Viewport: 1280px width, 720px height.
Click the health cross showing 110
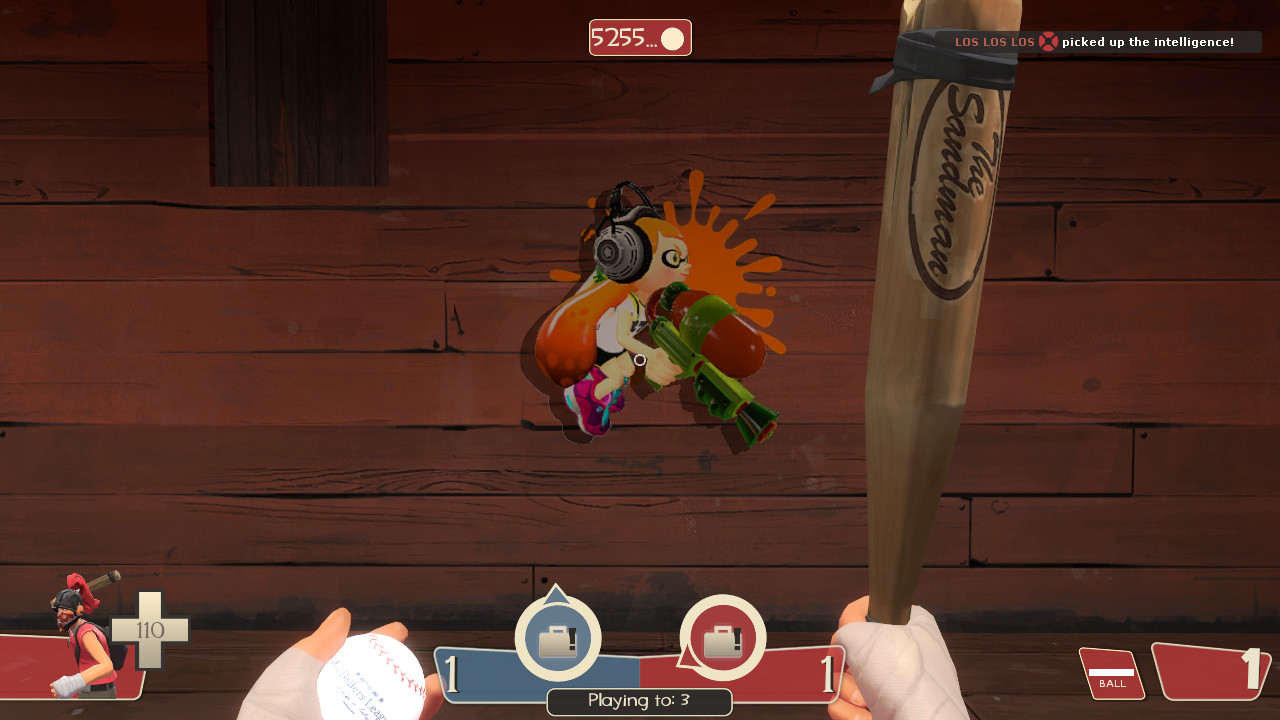[x=152, y=629]
